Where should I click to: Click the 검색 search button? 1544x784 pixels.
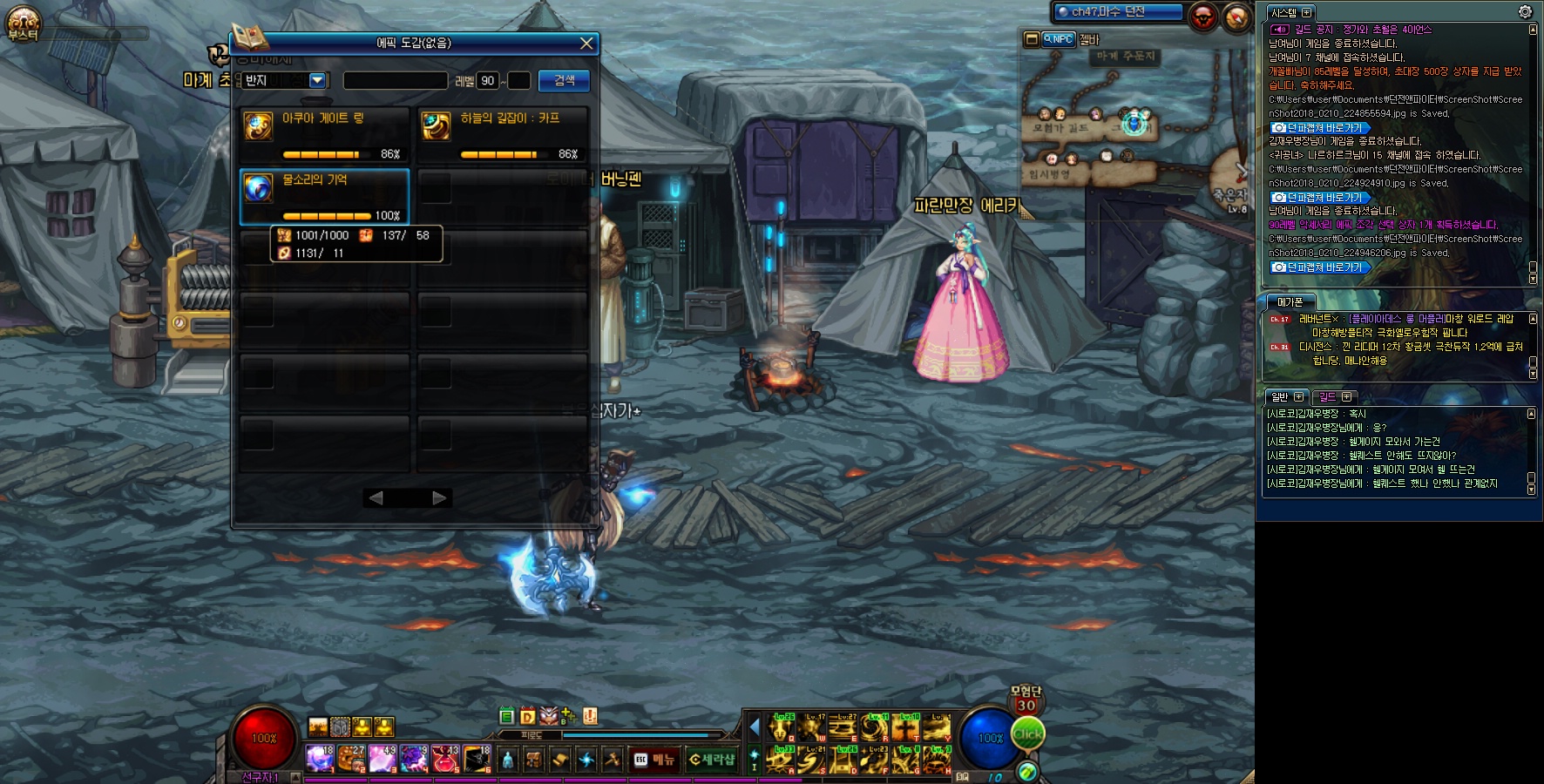[x=564, y=80]
